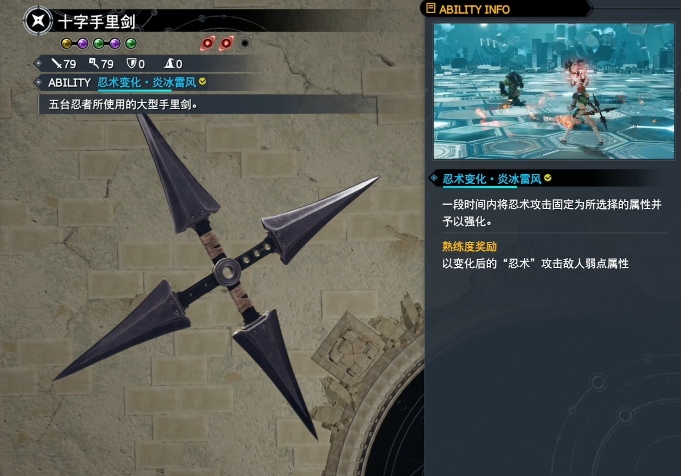Select the yellow materia slot
This screenshot has height=476, width=681.
(67, 43)
